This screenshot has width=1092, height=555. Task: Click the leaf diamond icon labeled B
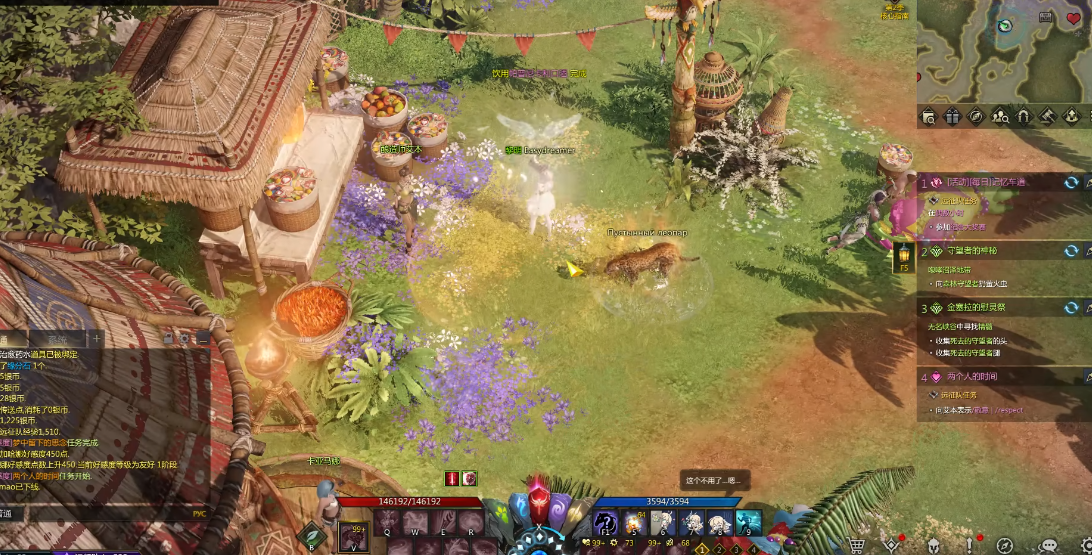[x=313, y=537]
